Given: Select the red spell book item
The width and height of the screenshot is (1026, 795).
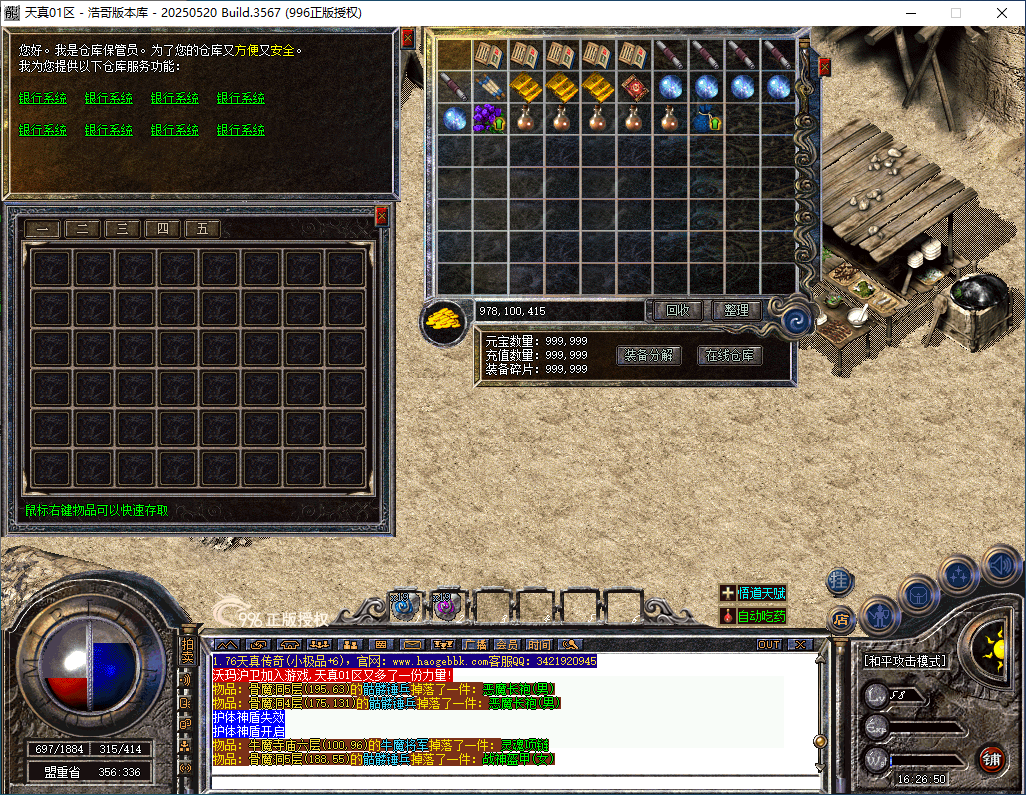Looking at the screenshot, I should pyautogui.click(x=633, y=87).
